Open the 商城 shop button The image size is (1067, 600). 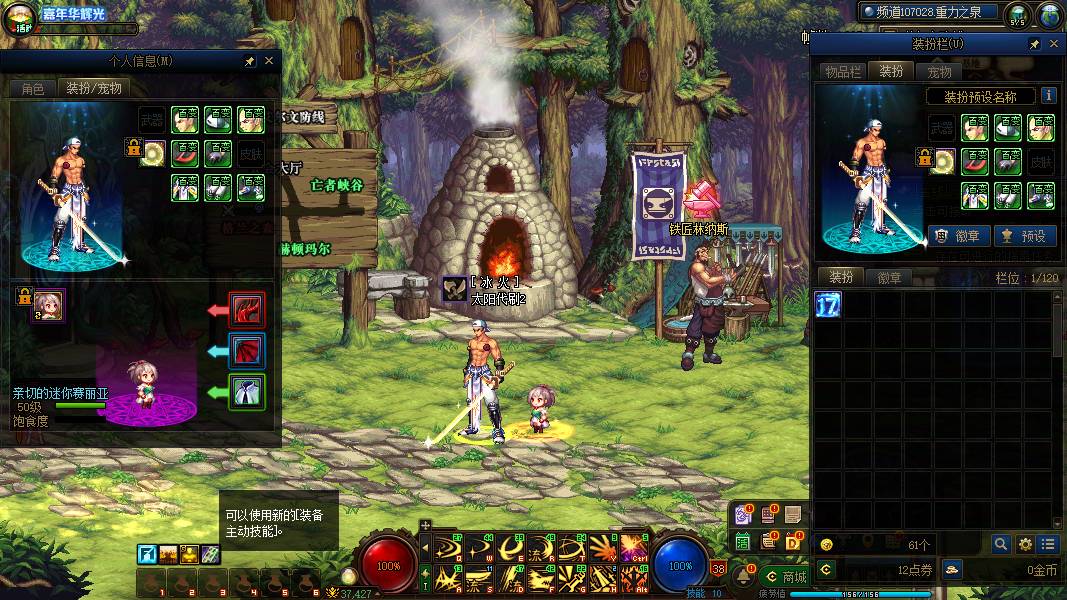coord(784,577)
